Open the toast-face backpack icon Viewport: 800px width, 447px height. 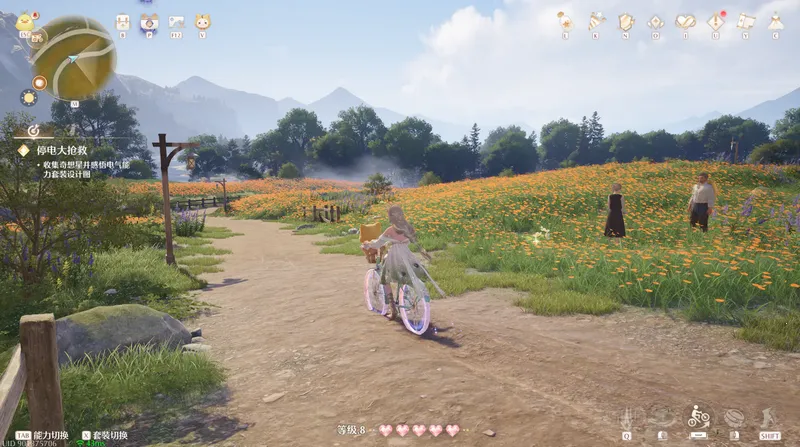click(122, 22)
